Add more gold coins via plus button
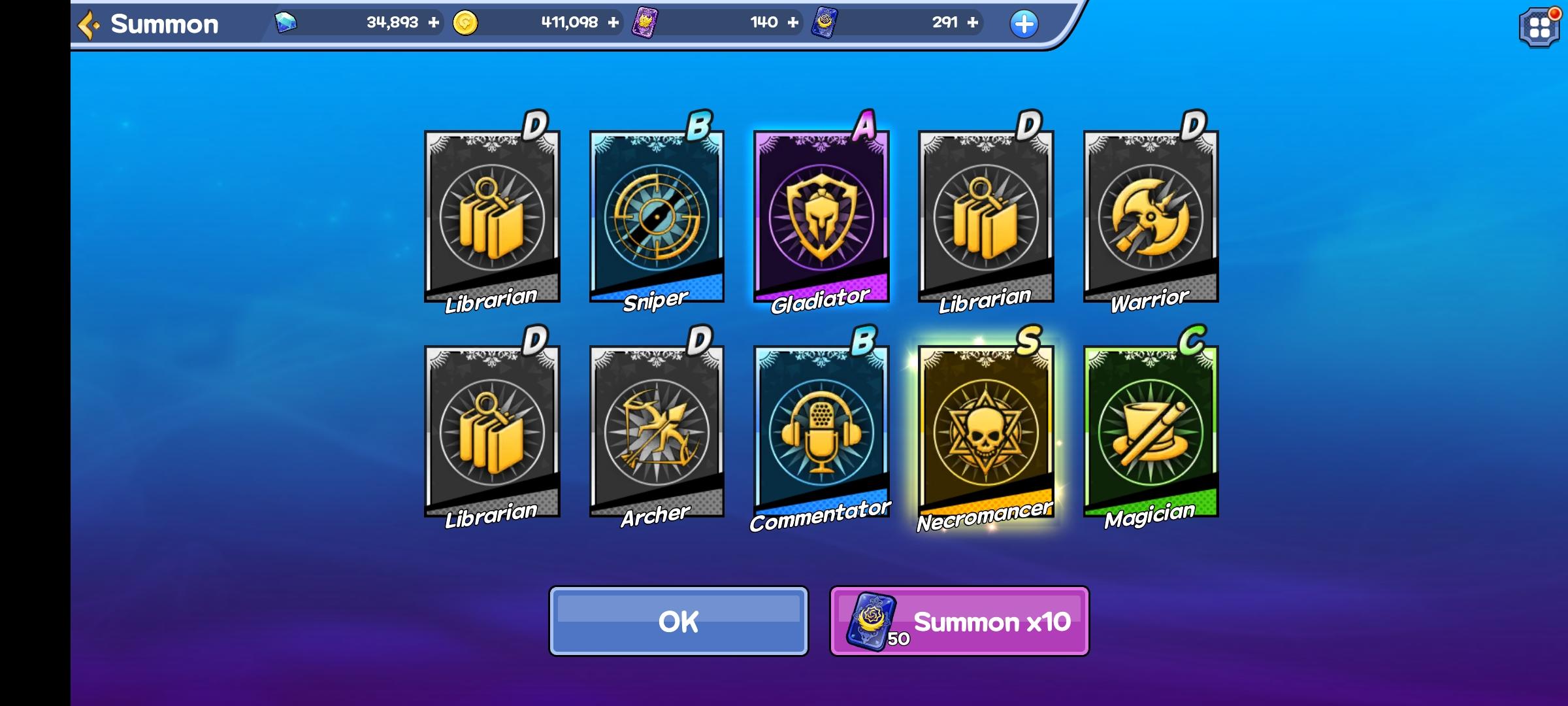 [612, 22]
